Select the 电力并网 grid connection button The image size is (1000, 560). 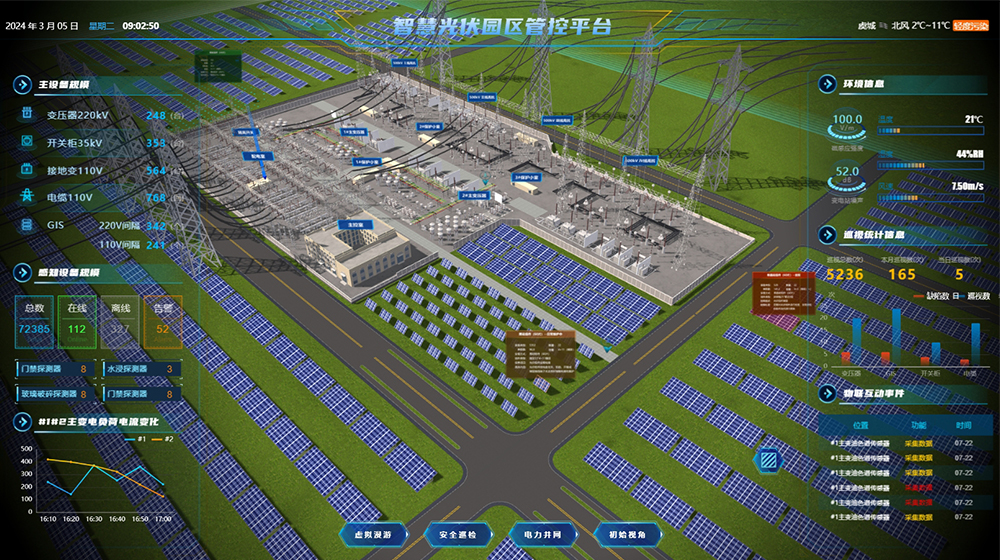point(542,535)
